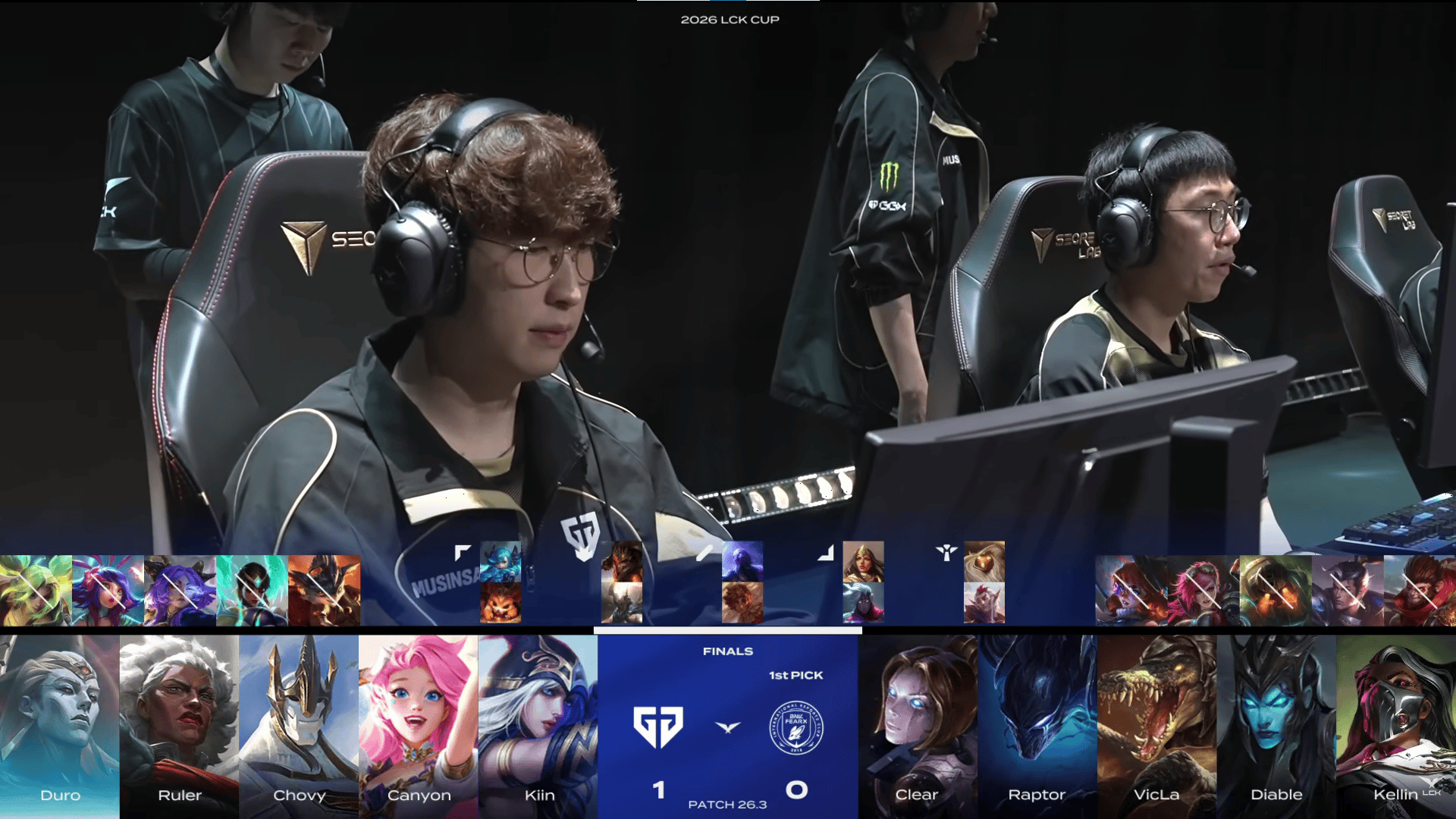This screenshot has width=1456, height=819.
Task: Choose Raptor's champion portrait
Action: 1037,726
